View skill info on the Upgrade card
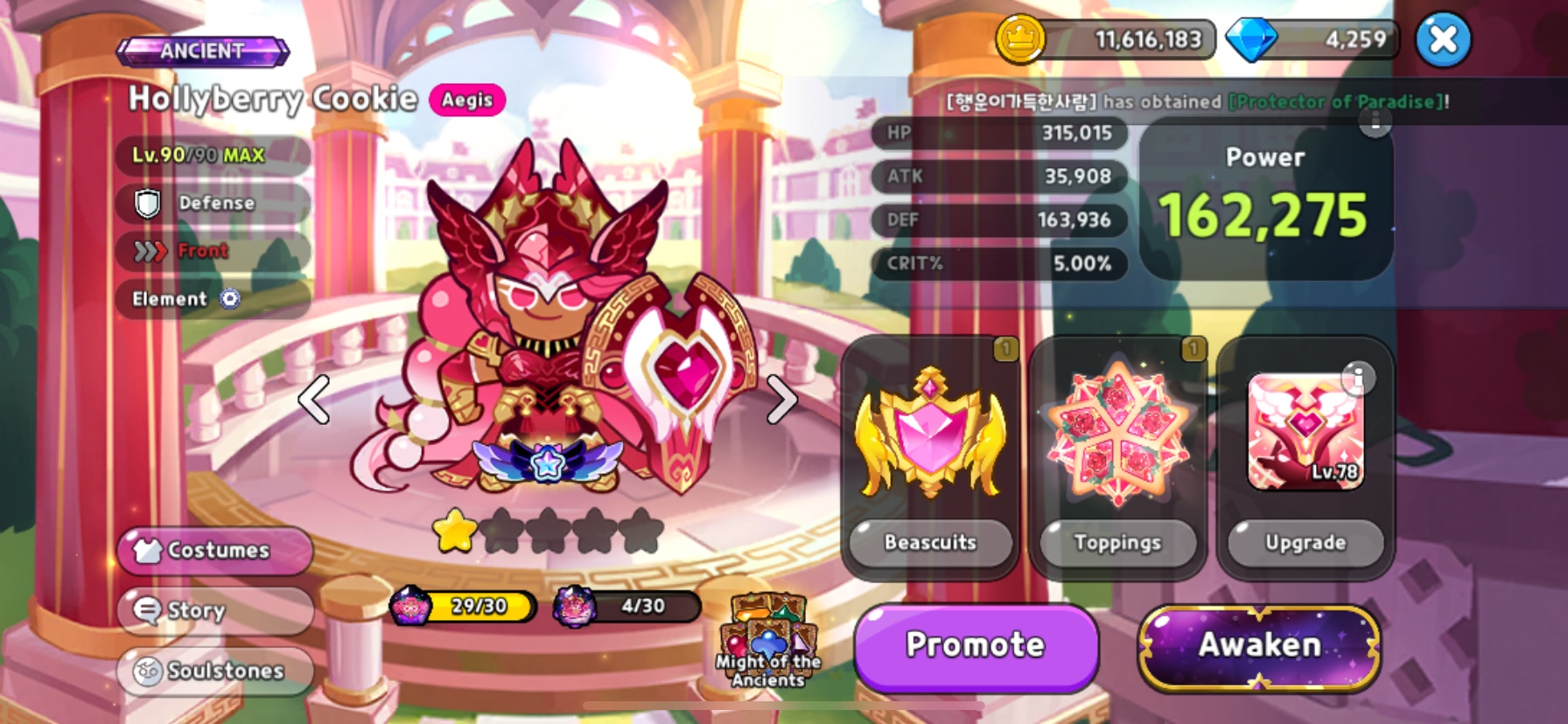This screenshot has height=724, width=1568. coord(1357,378)
